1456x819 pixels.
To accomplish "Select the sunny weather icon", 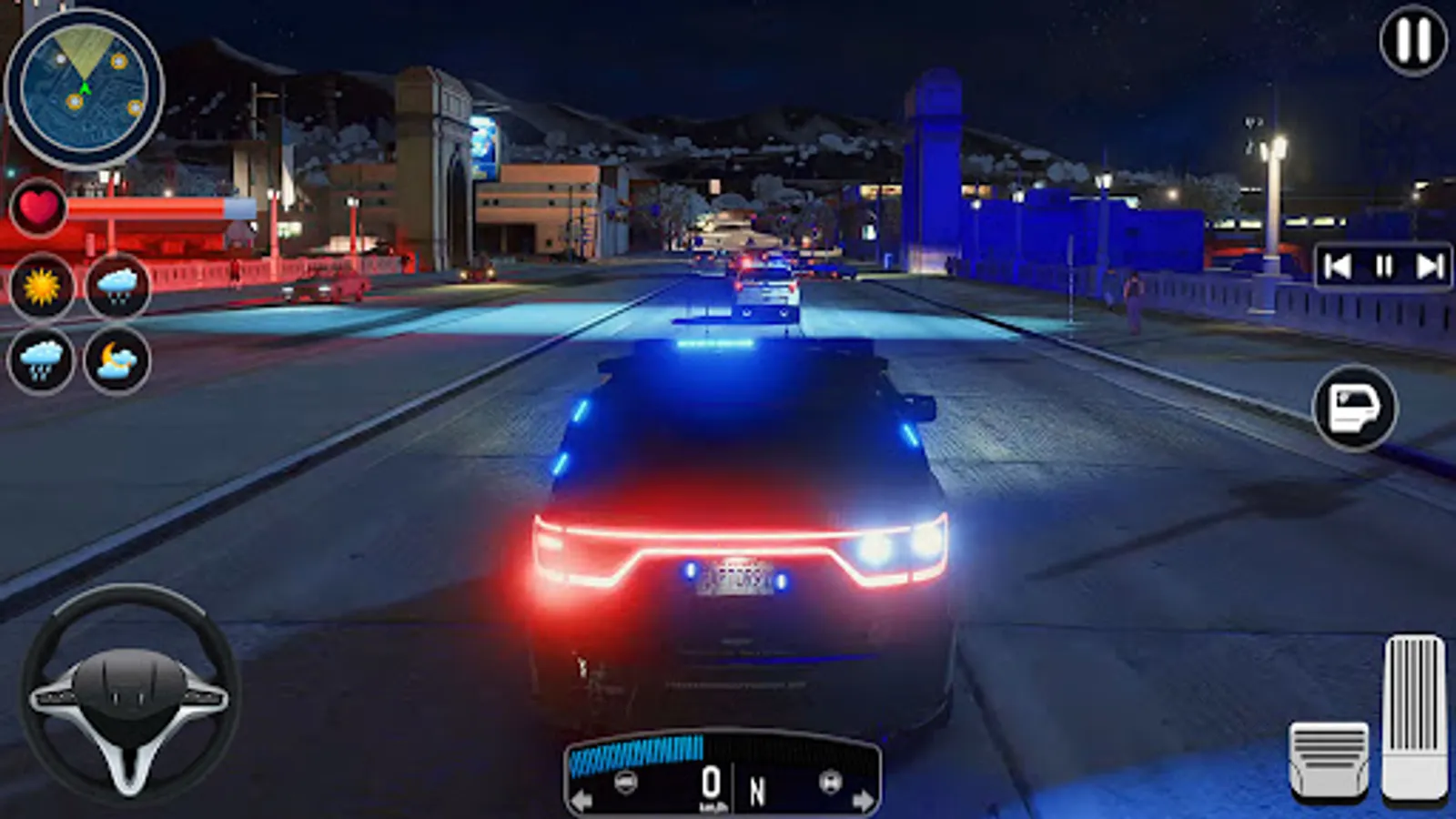I will (40, 285).
